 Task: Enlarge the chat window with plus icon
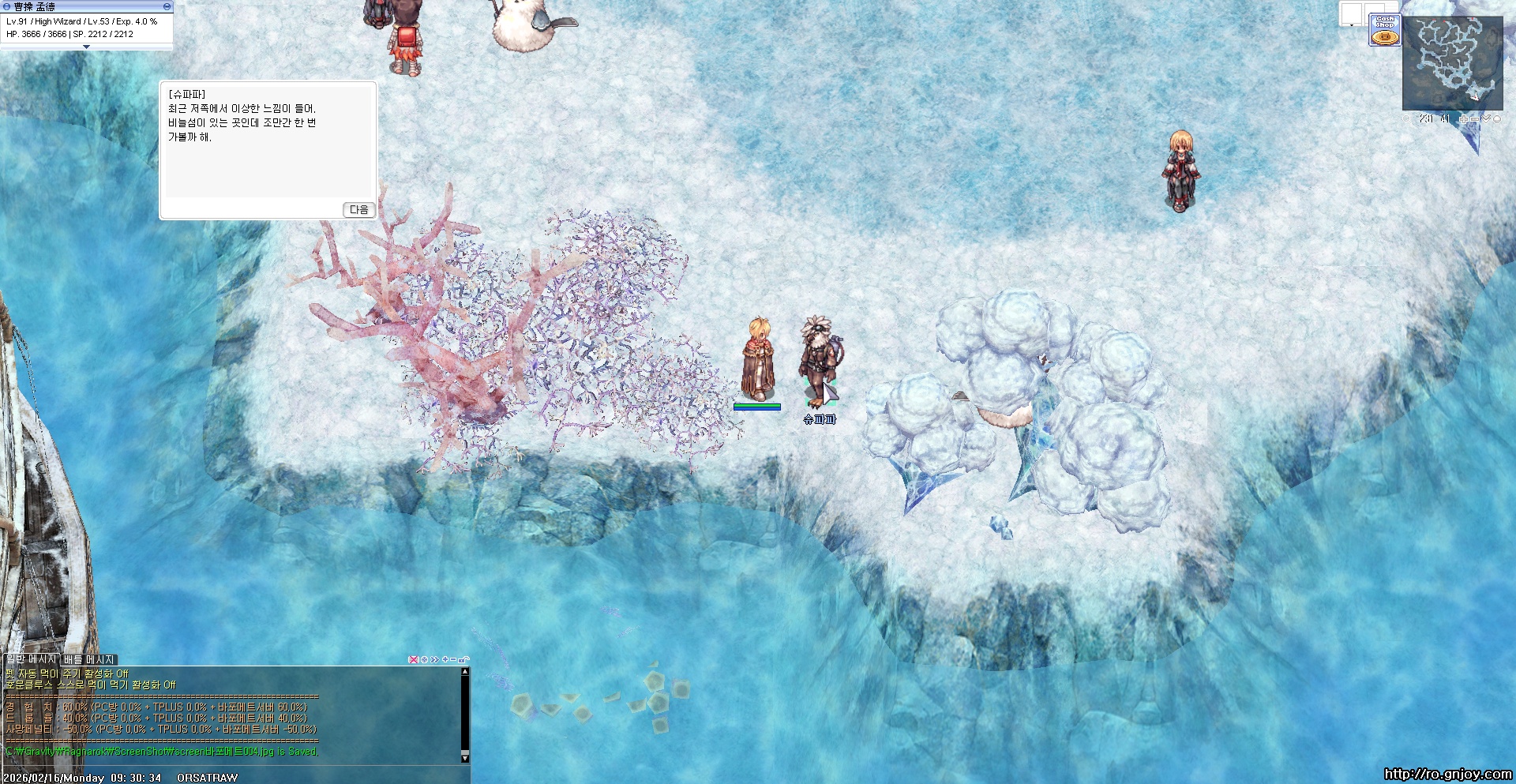pyautogui.click(x=445, y=659)
